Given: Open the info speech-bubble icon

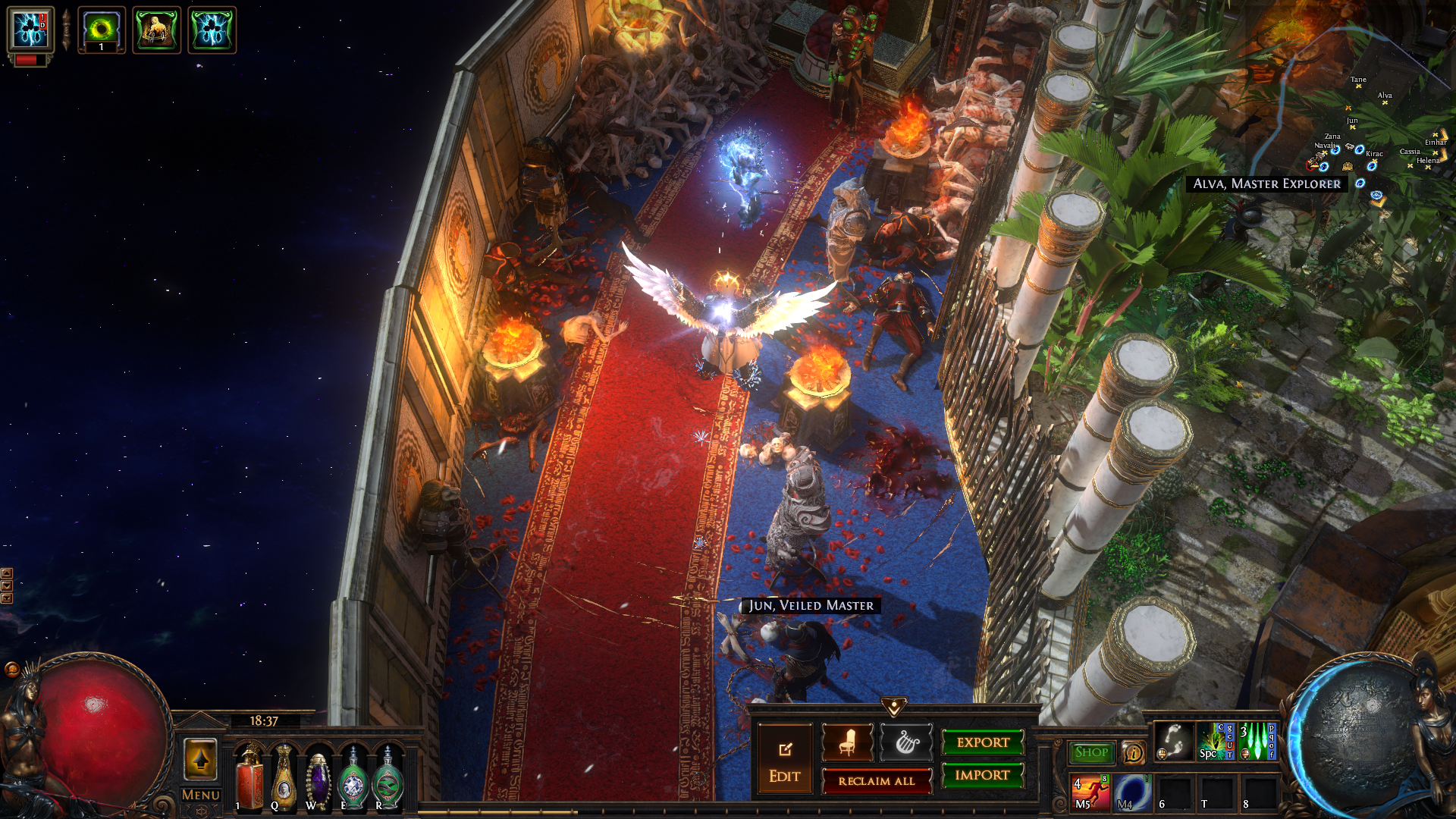Looking at the screenshot, I should pos(1133,752).
